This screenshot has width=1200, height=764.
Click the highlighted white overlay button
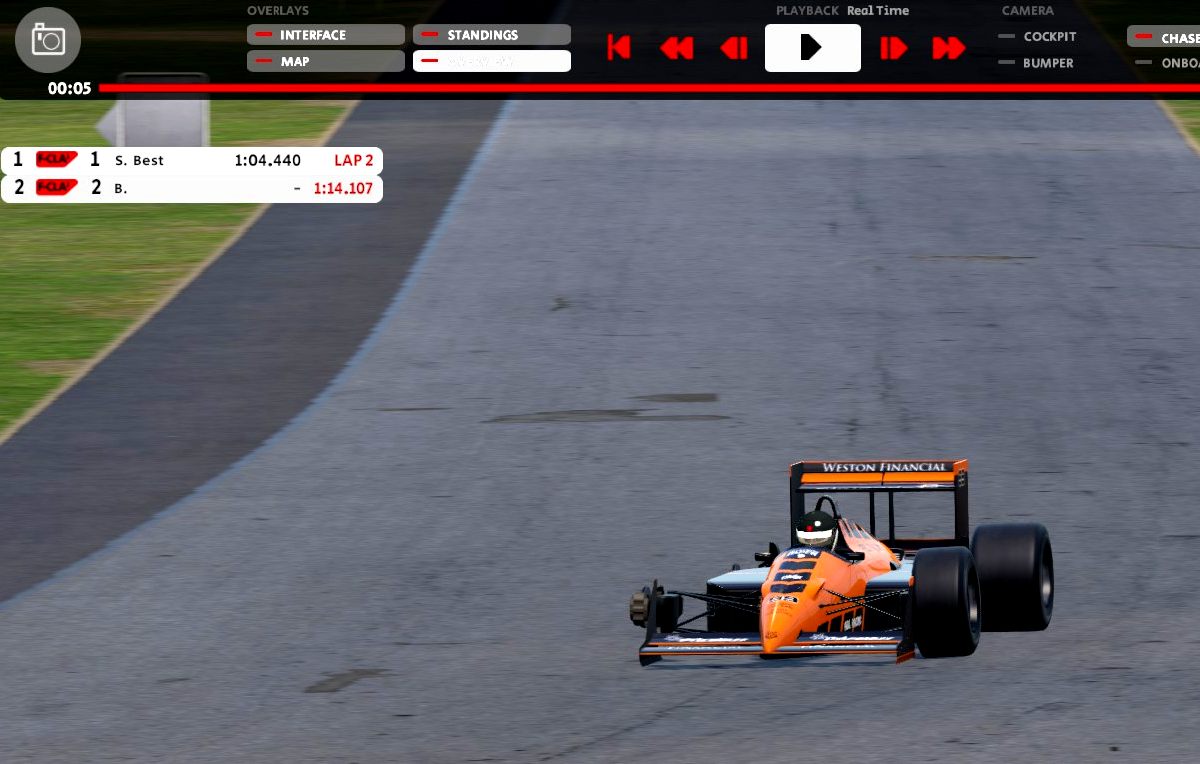coord(491,61)
